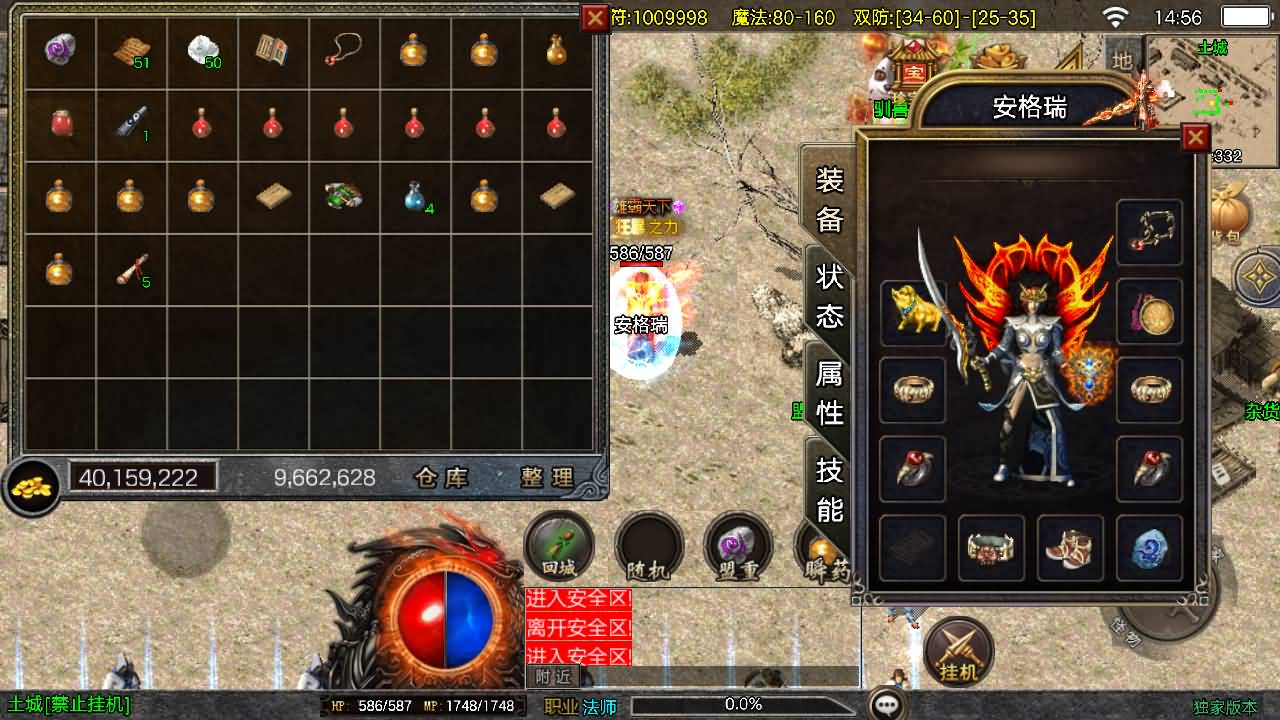The height and width of the screenshot is (720, 1280).
Task: Open the chat bubble button
Action: click(x=887, y=705)
